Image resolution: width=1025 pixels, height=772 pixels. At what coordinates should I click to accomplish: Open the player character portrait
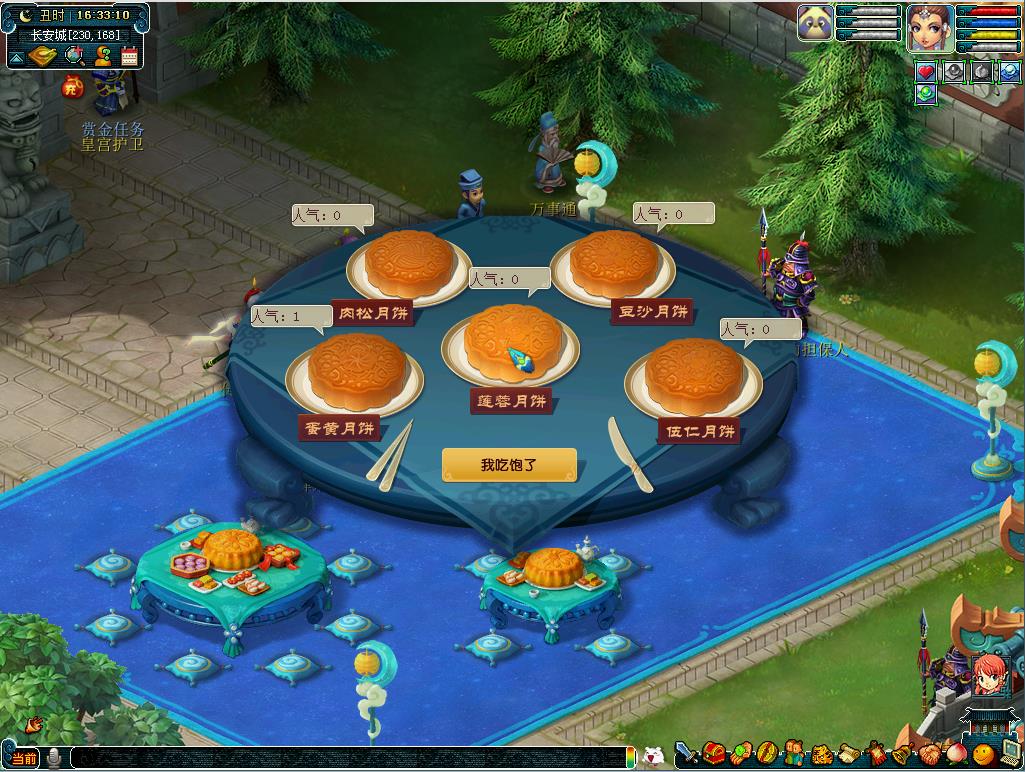click(x=930, y=27)
